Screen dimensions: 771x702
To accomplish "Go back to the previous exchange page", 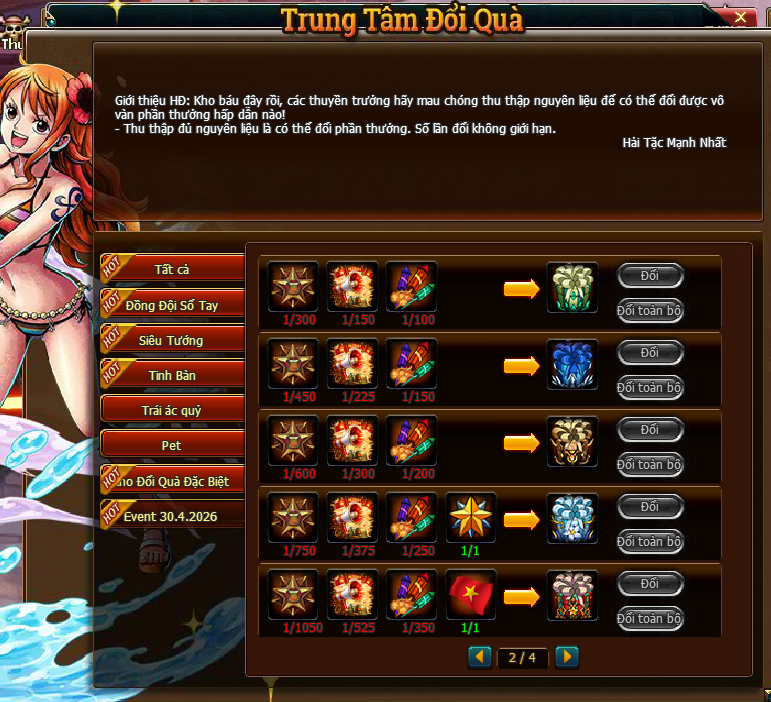I will point(481,657).
